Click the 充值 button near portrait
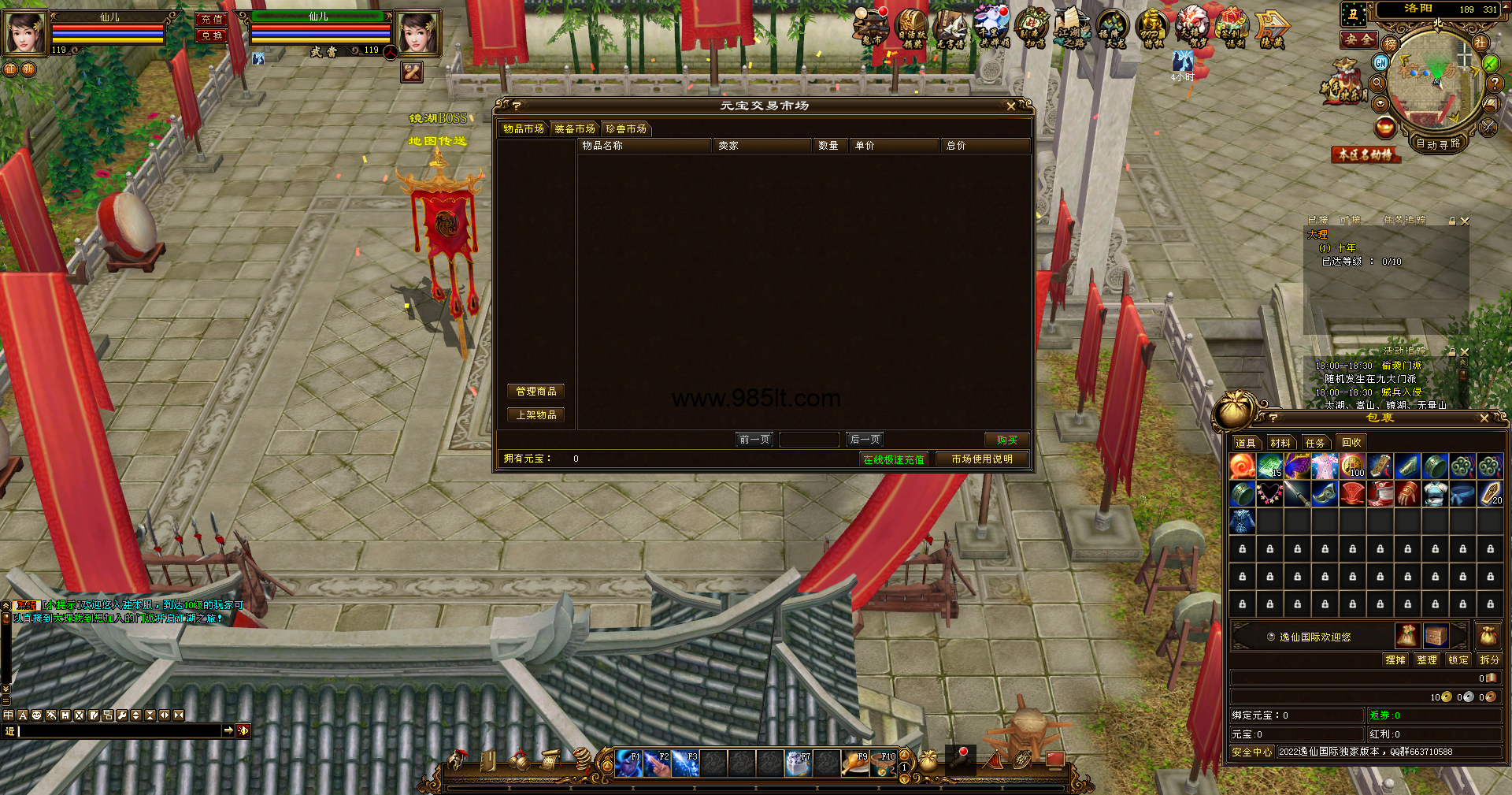1512x795 pixels. tap(211, 19)
